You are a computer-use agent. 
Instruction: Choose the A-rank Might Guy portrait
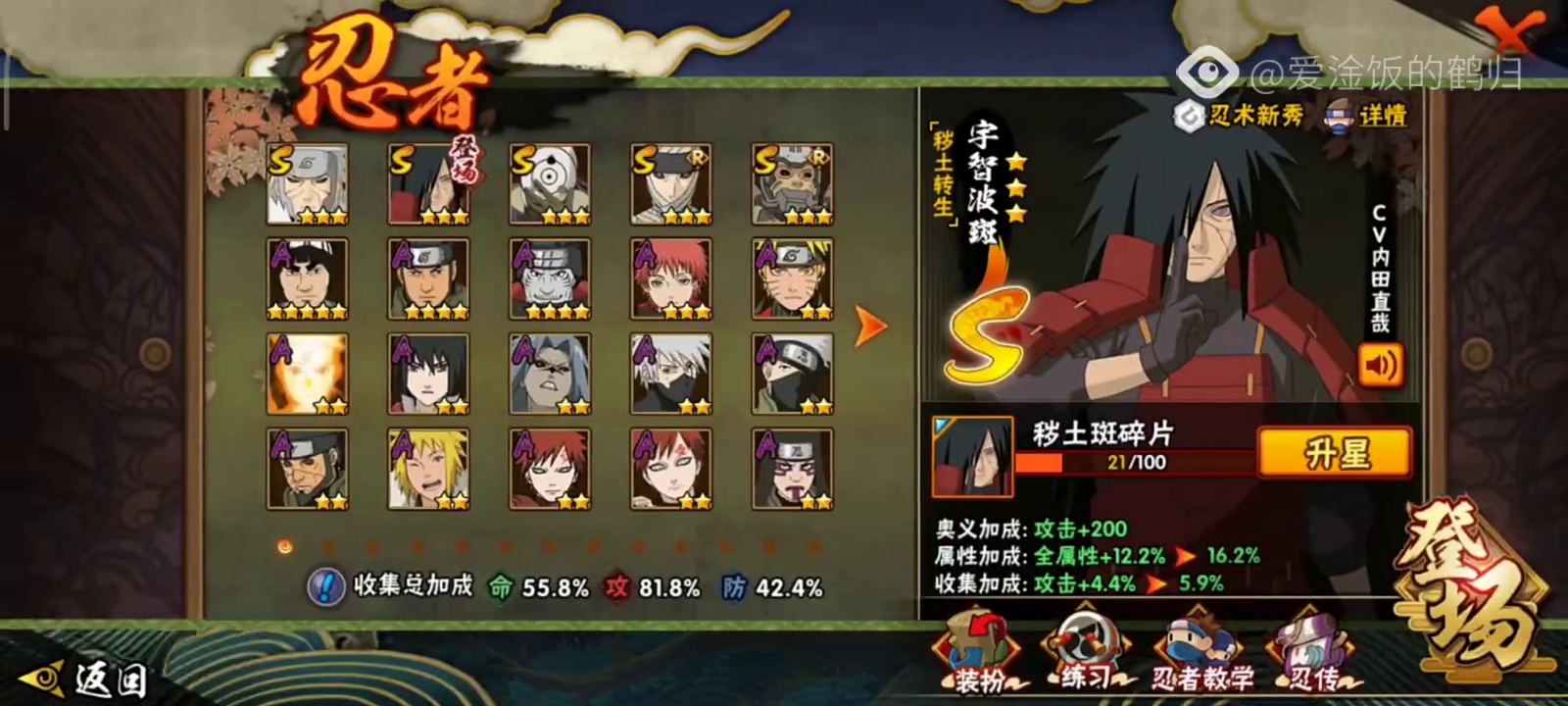click(308, 279)
